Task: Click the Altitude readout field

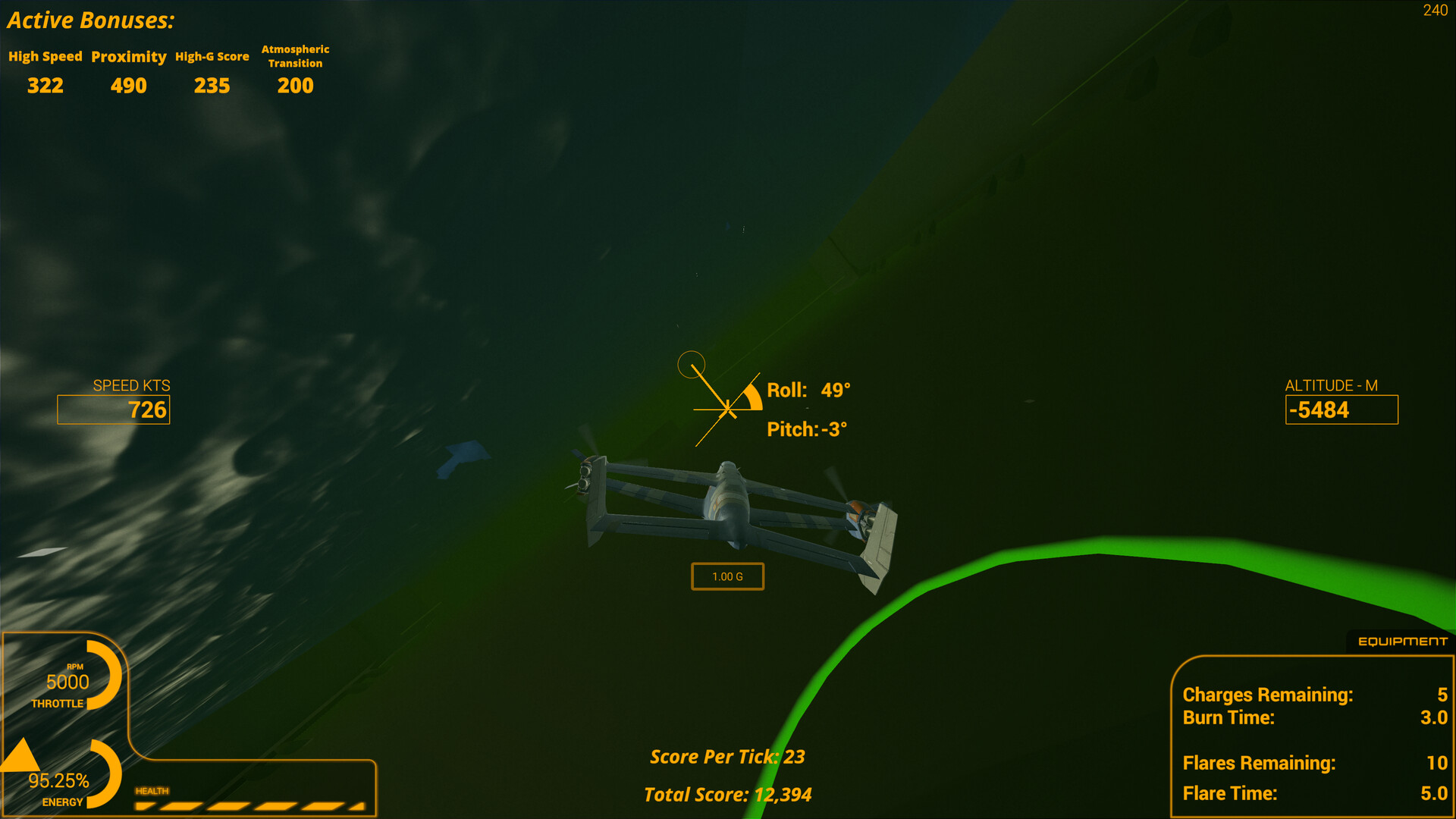Action: pos(1341,409)
